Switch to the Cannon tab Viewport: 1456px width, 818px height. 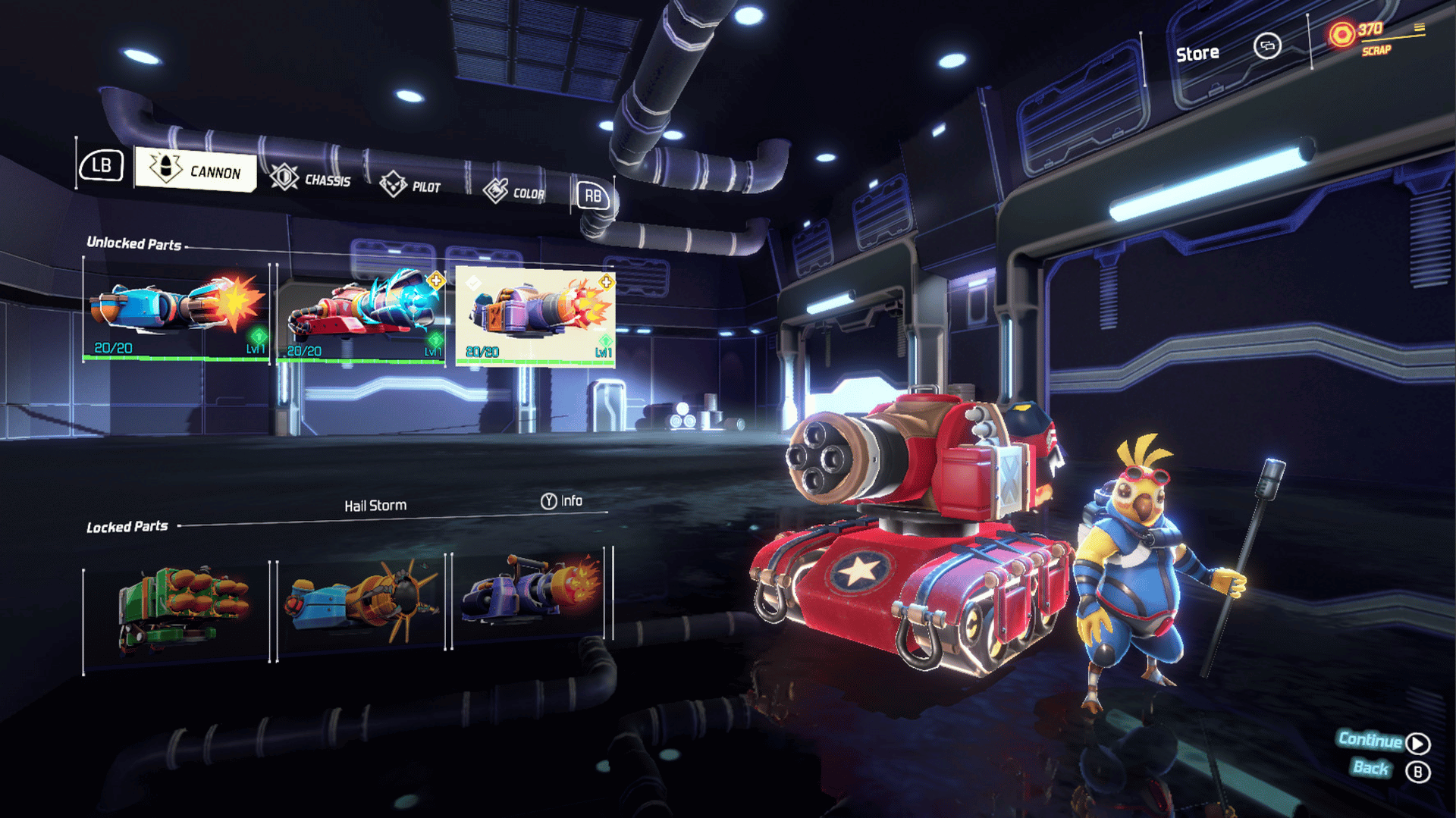click(196, 169)
